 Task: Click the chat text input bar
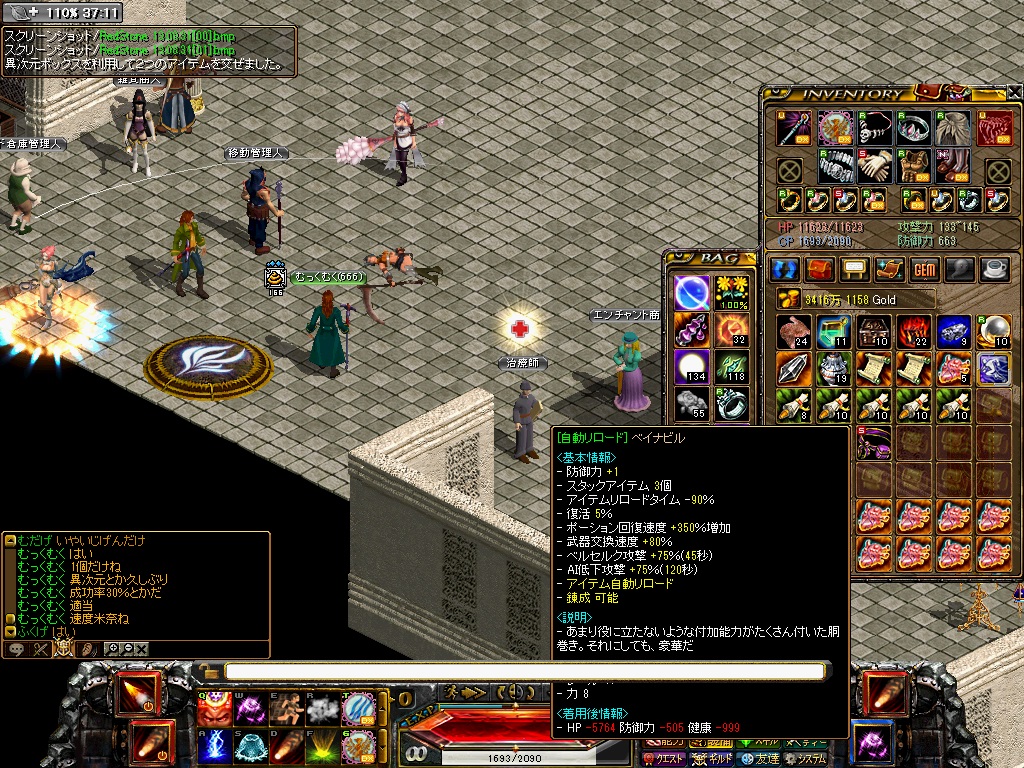coord(525,671)
